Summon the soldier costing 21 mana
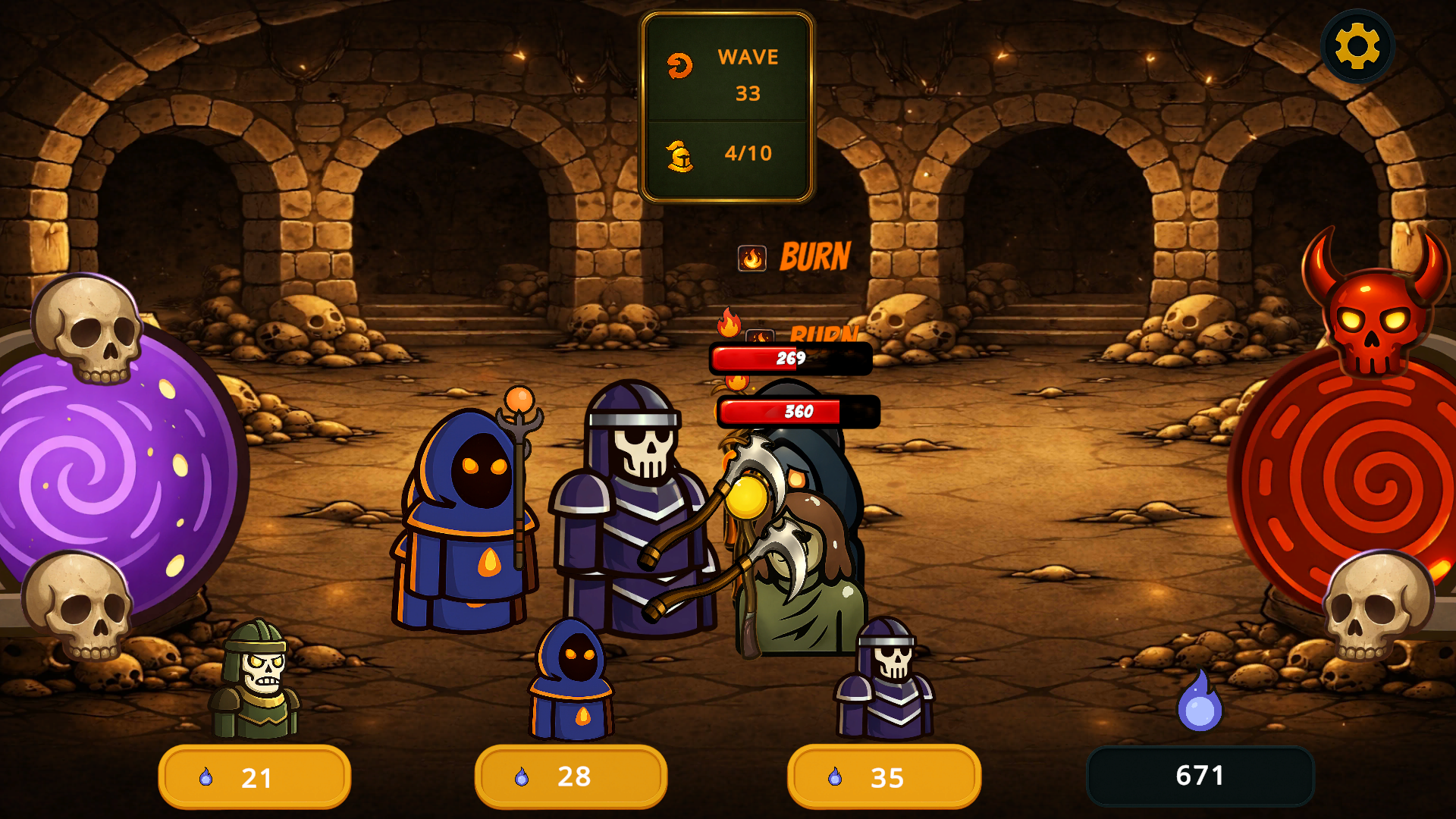The height and width of the screenshot is (819, 1456). tap(254, 777)
